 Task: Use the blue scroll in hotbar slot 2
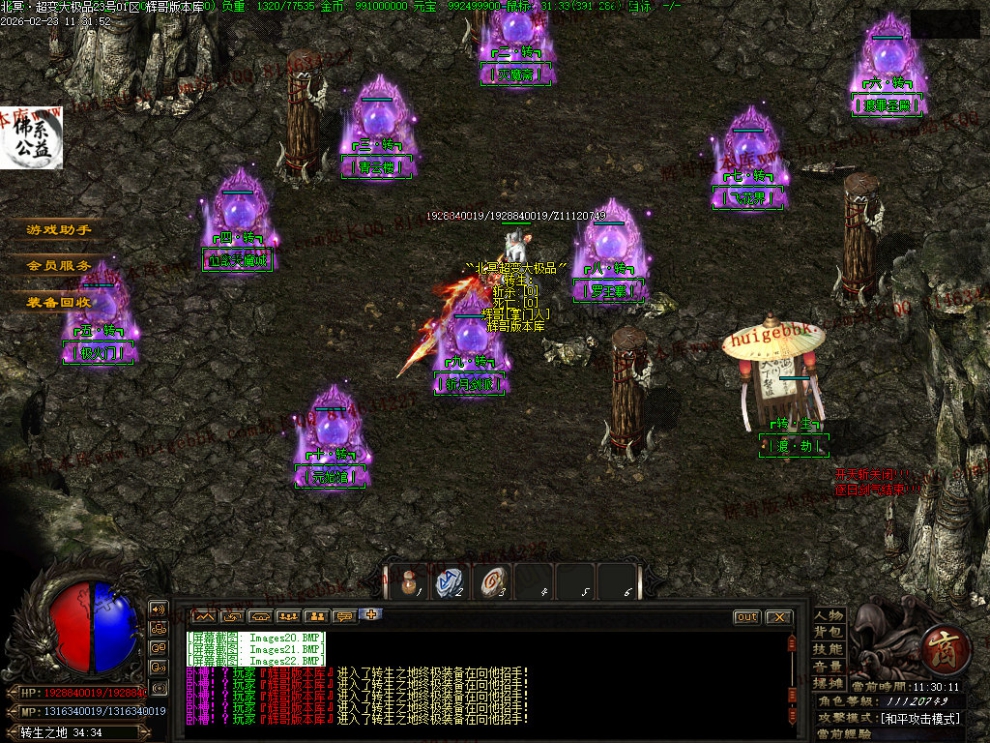pos(450,581)
